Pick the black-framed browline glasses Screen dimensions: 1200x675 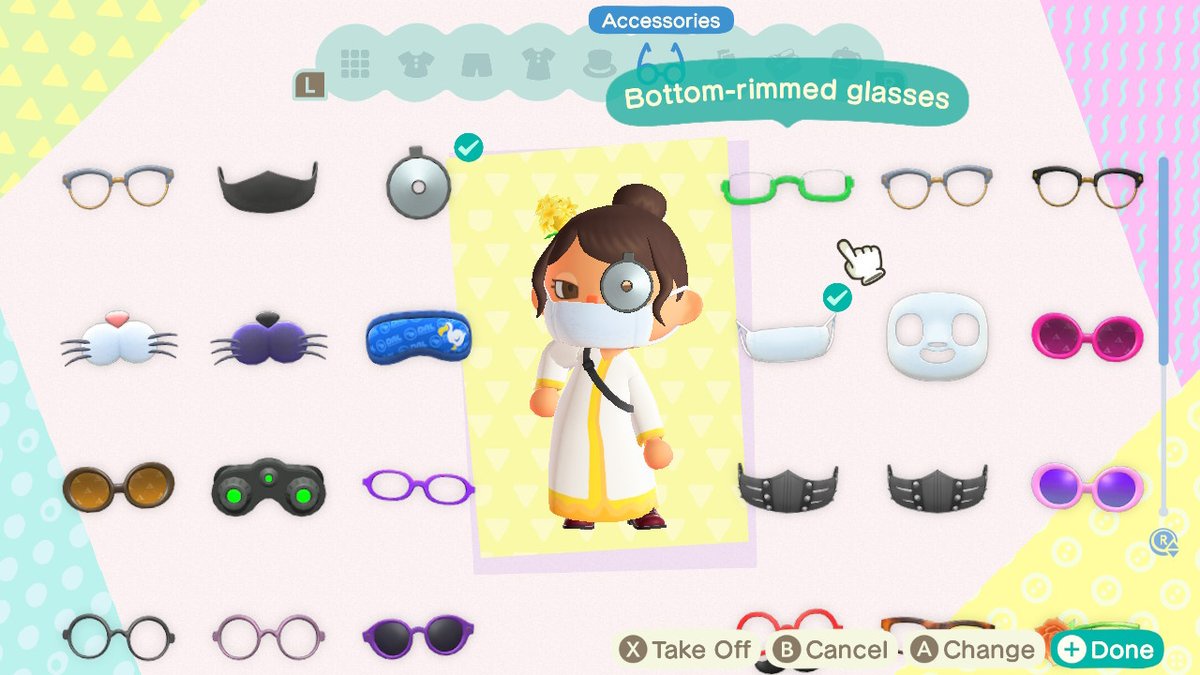1087,187
